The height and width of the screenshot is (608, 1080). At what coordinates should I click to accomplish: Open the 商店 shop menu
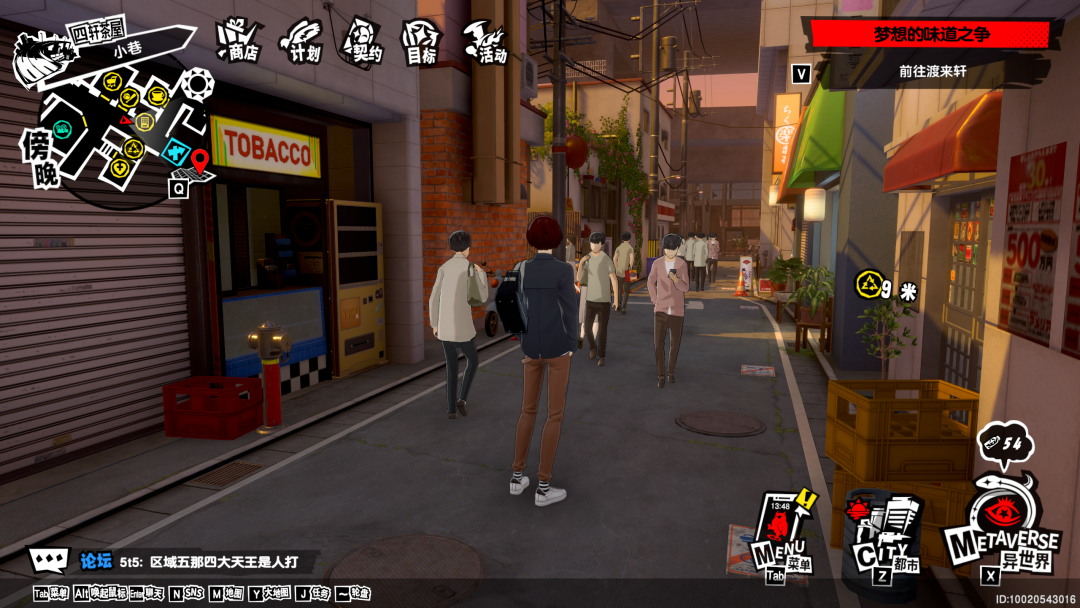pyautogui.click(x=238, y=40)
